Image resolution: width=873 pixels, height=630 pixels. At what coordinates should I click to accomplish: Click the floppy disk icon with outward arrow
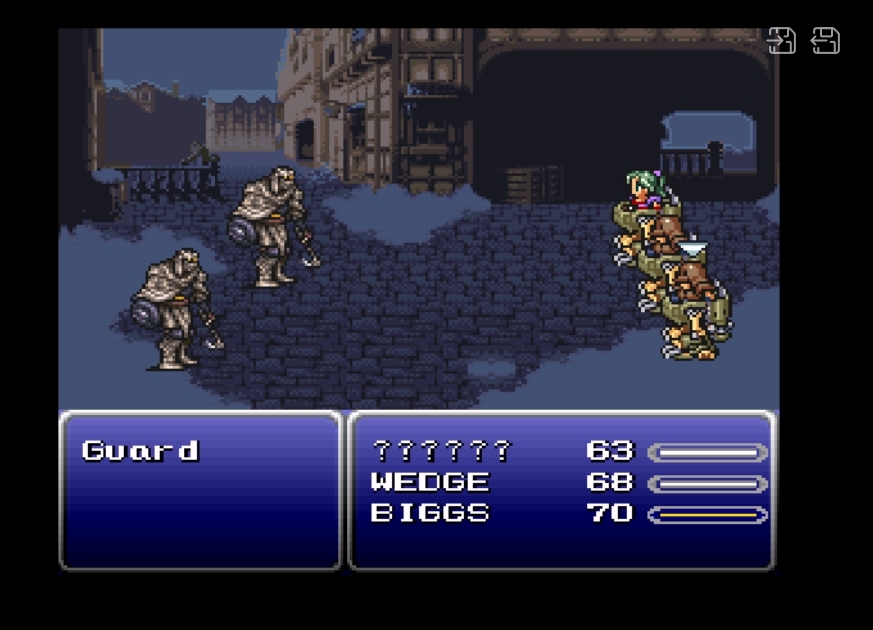[825, 41]
